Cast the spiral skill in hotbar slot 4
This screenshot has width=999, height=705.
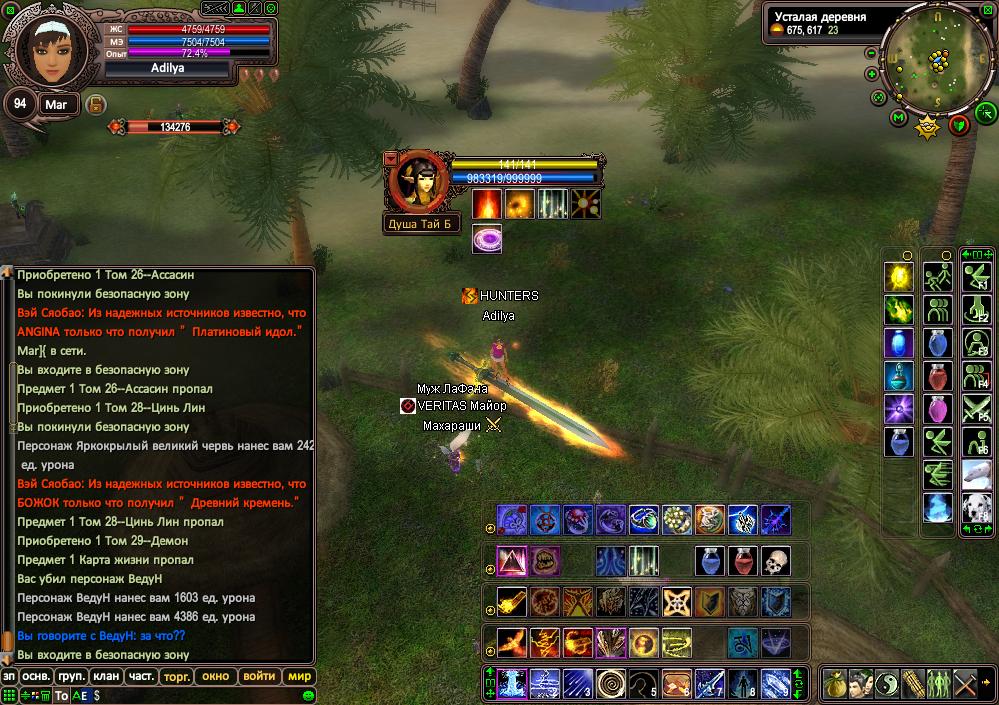coord(610,684)
